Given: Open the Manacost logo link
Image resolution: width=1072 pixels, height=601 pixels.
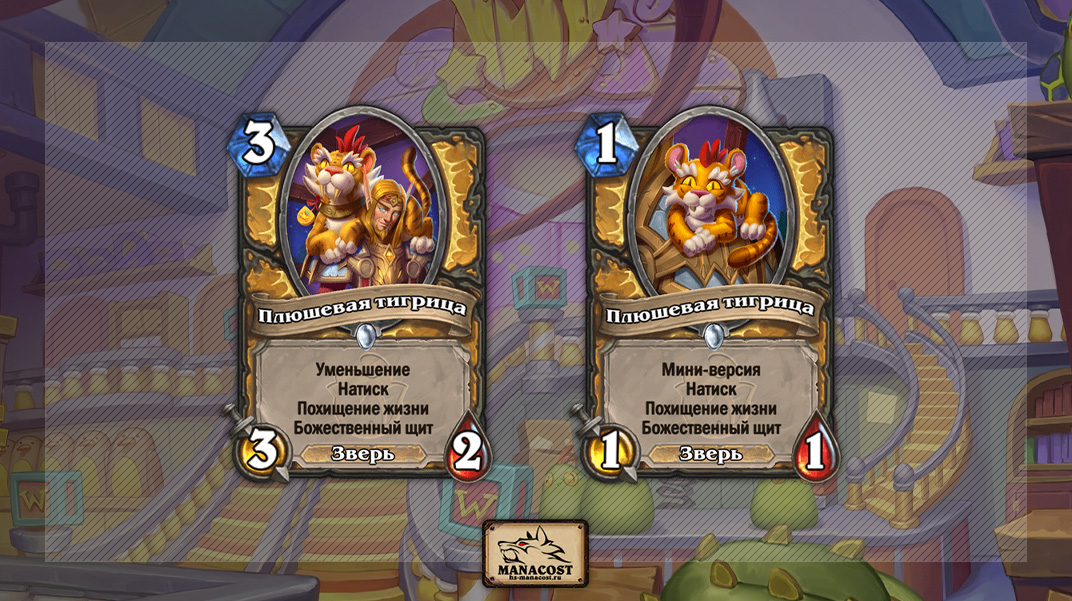Looking at the screenshot, I should click(x=535, y=554).
